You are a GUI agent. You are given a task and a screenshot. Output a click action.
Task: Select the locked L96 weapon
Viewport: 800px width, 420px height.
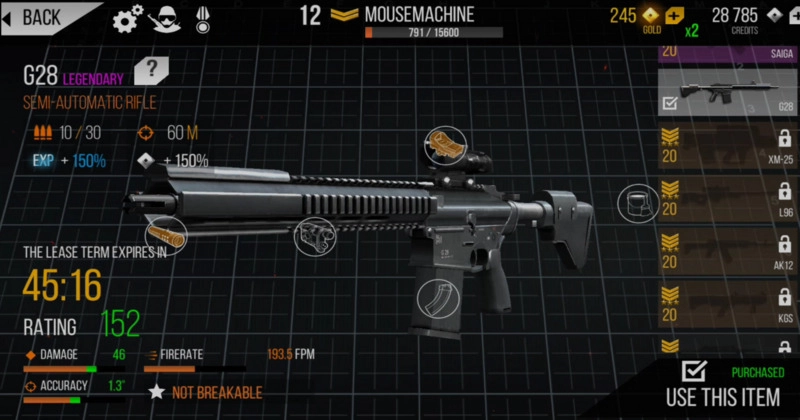728,200
